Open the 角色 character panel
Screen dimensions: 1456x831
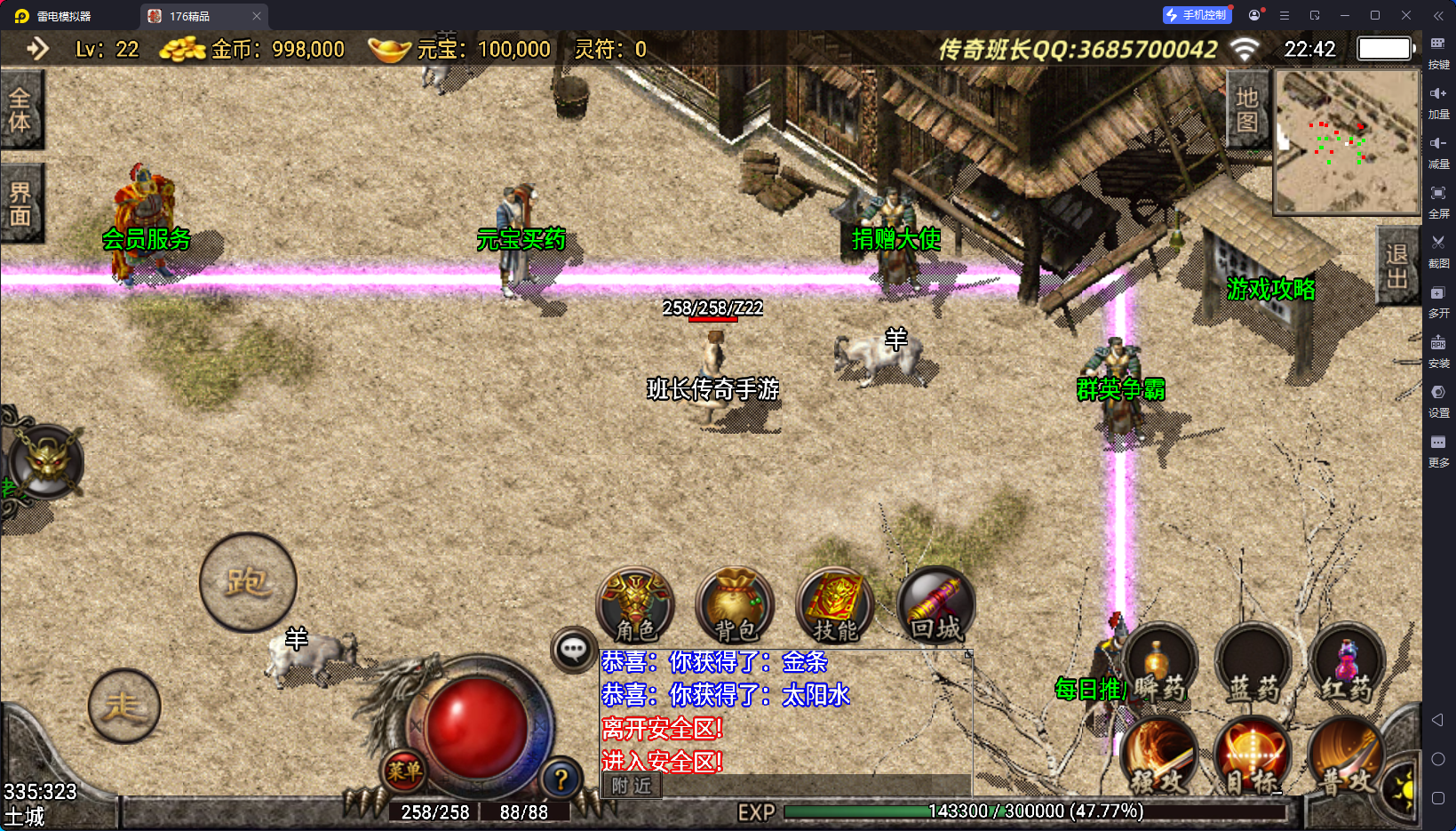click(635, 604)
